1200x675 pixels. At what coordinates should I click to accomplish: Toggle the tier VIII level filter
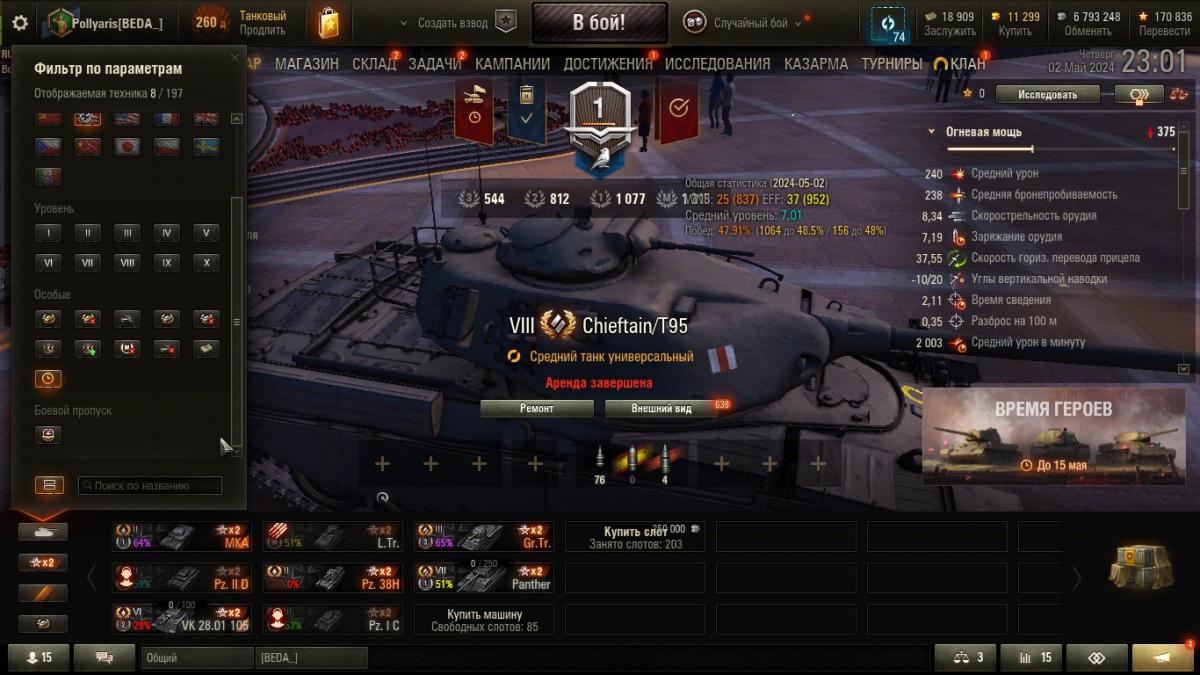[x=127, y=263]
